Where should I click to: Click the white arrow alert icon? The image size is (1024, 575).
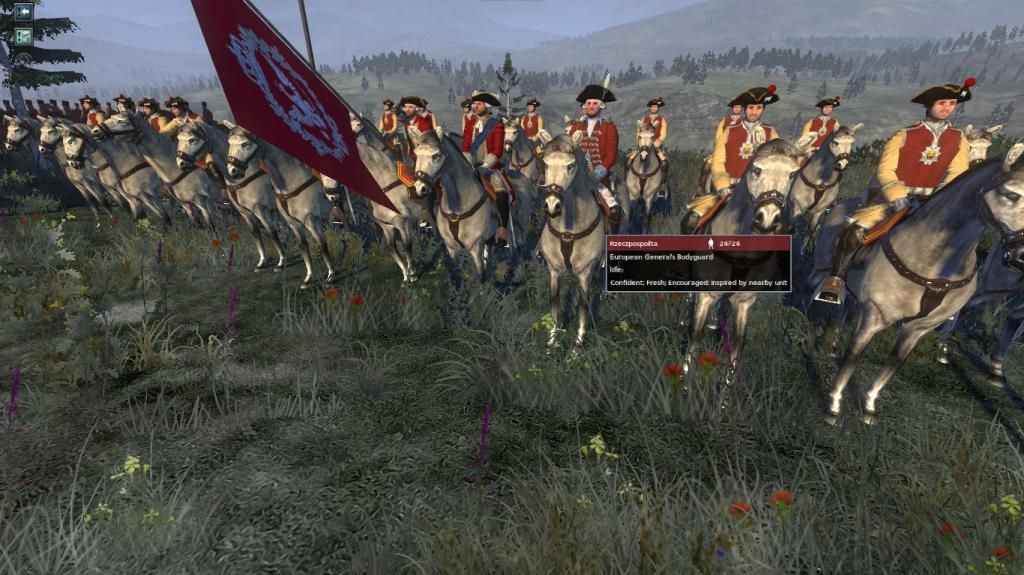point(23,13)
